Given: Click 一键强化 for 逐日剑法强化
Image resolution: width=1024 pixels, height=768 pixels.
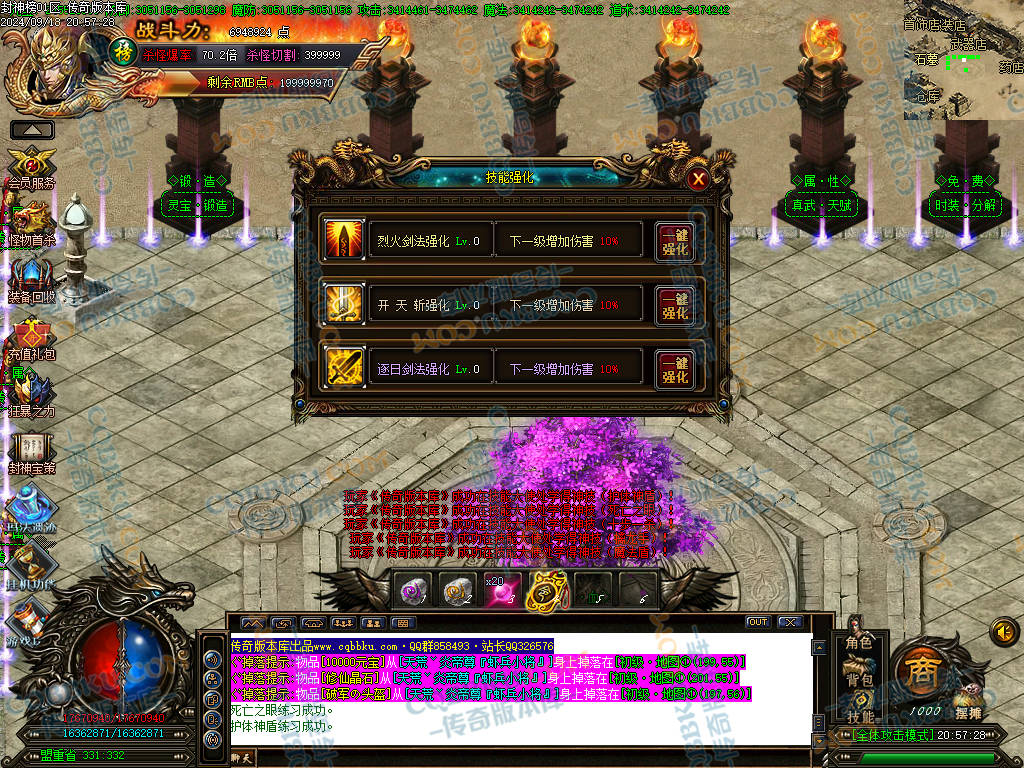Looking at the screenshot, I should pyautogui.click(x=675, y=369).
